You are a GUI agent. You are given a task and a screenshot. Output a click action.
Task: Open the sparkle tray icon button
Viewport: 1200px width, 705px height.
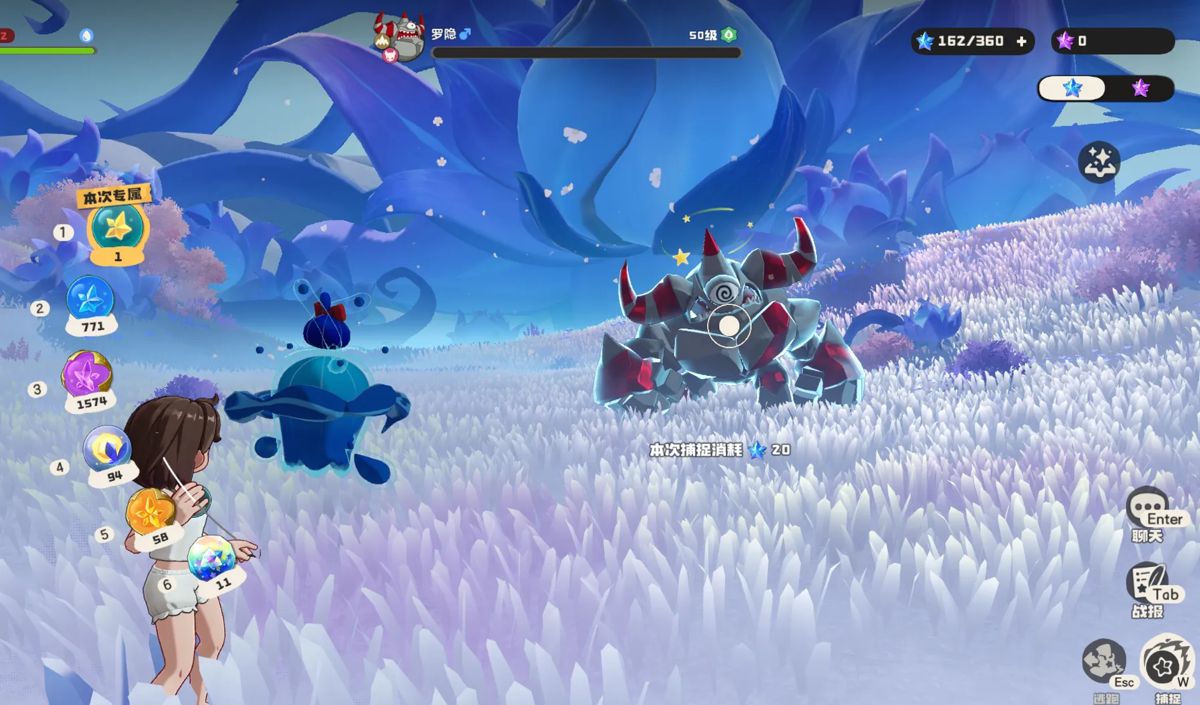pyautogui.click(x=1099, y=162)
